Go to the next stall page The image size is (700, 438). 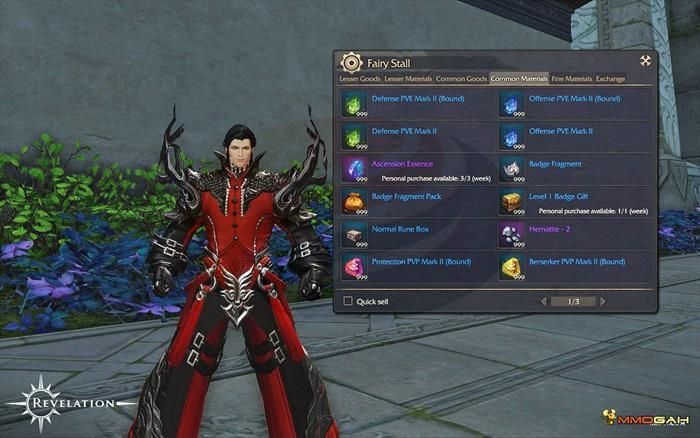click(603, 301)
